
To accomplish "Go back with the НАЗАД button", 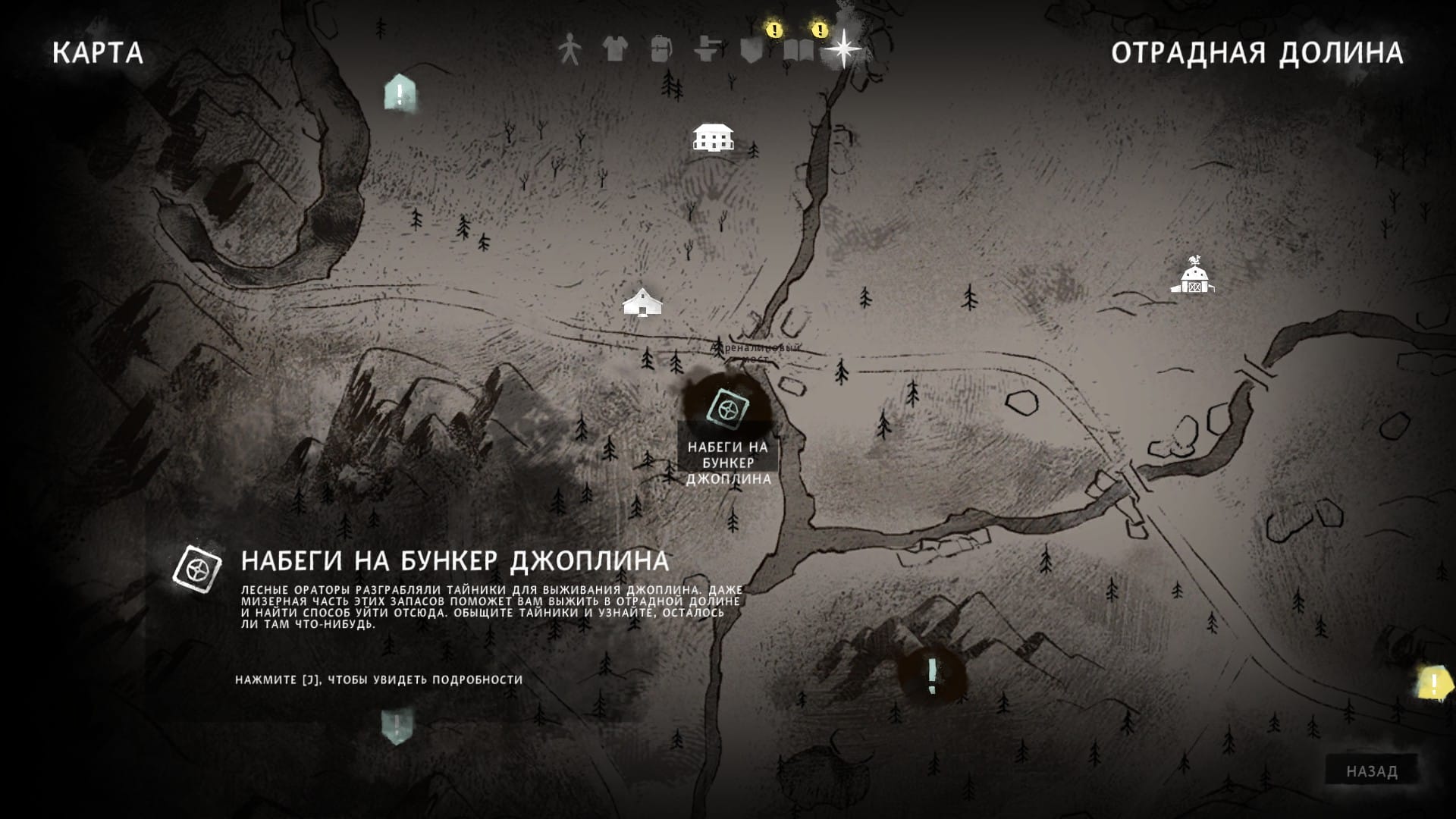I will (x=1372, y=771).
